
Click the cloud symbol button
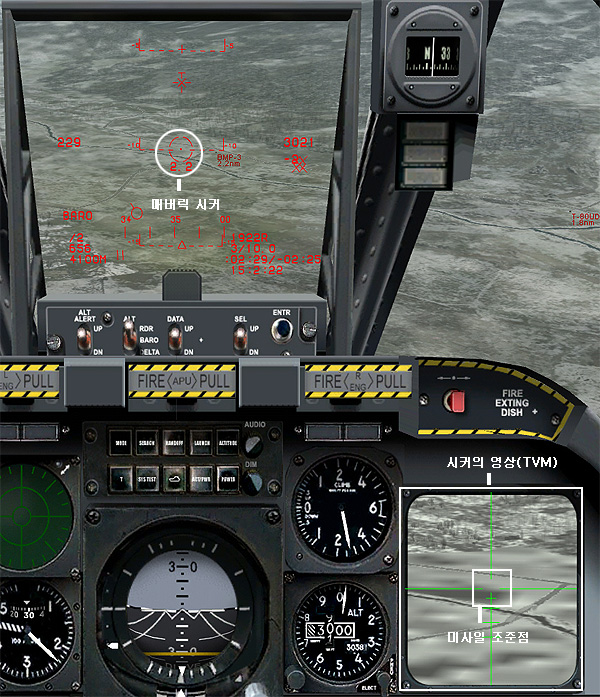[x=174, y=478]
